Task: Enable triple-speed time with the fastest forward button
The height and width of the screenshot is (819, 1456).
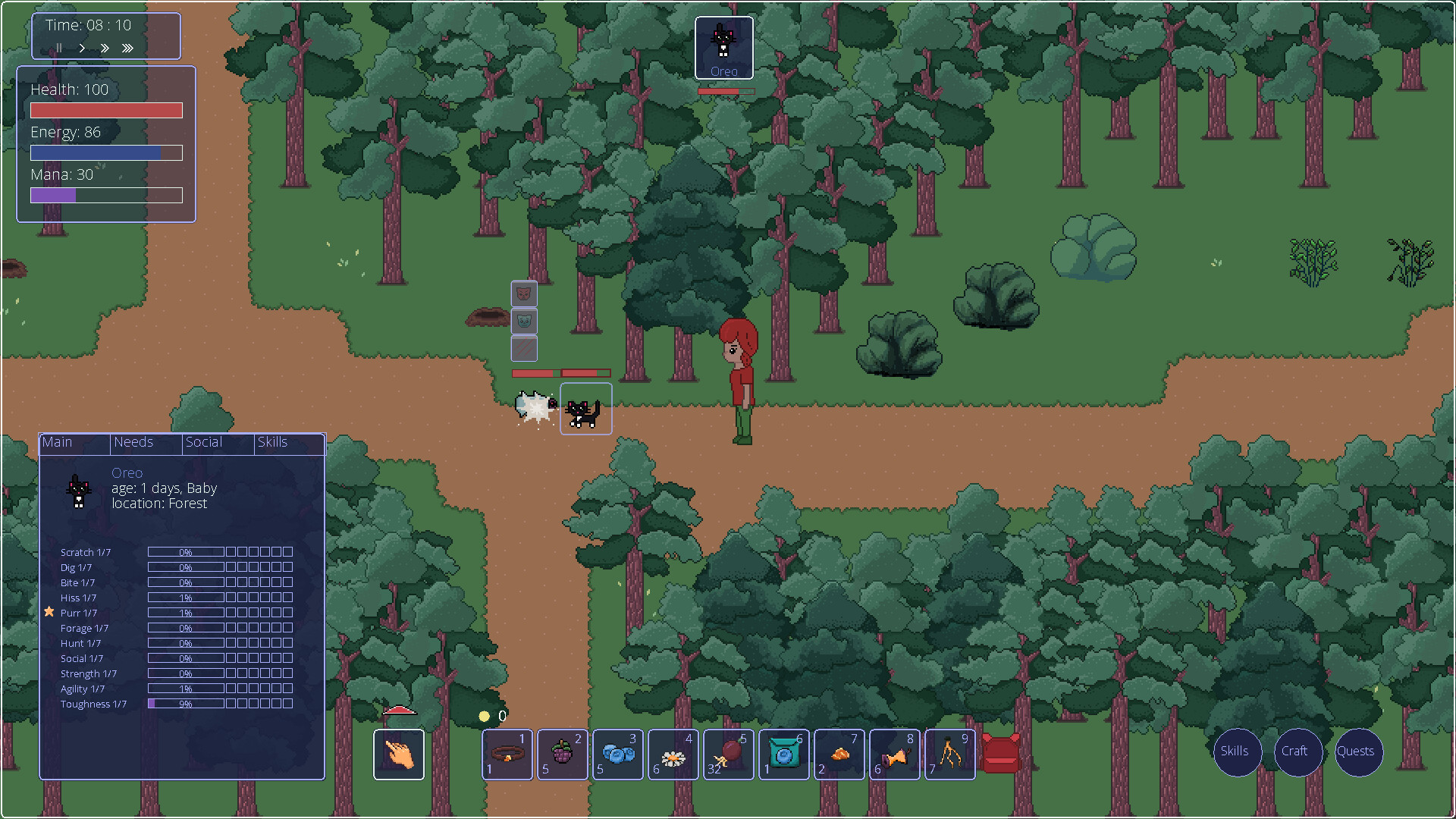Action: (x=127, y=48)
